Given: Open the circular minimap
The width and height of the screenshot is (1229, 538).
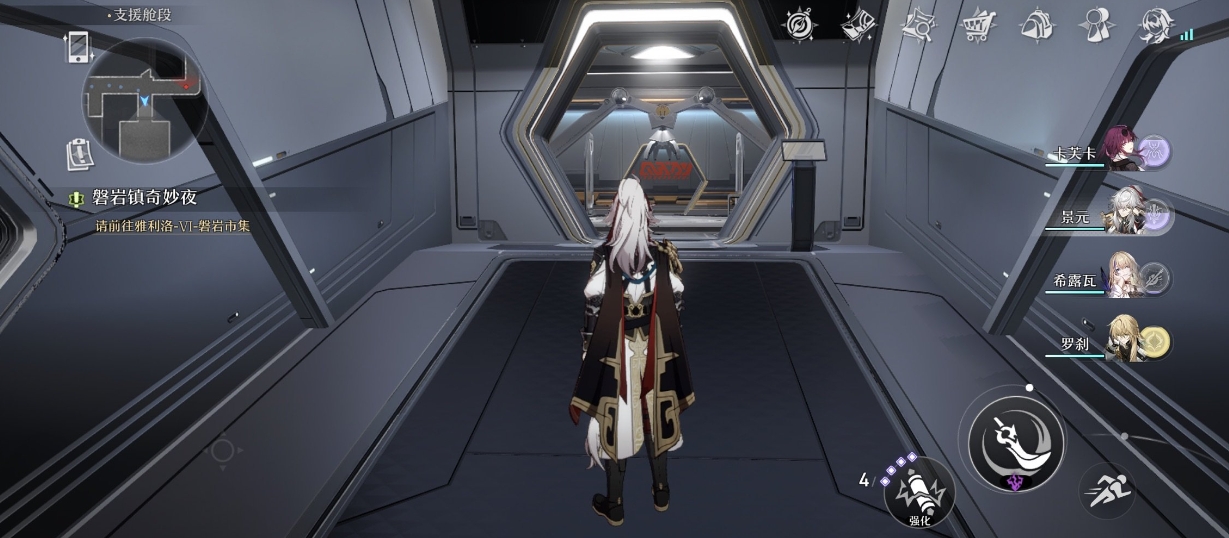Looking at the screenshot, I should [144, 99].
